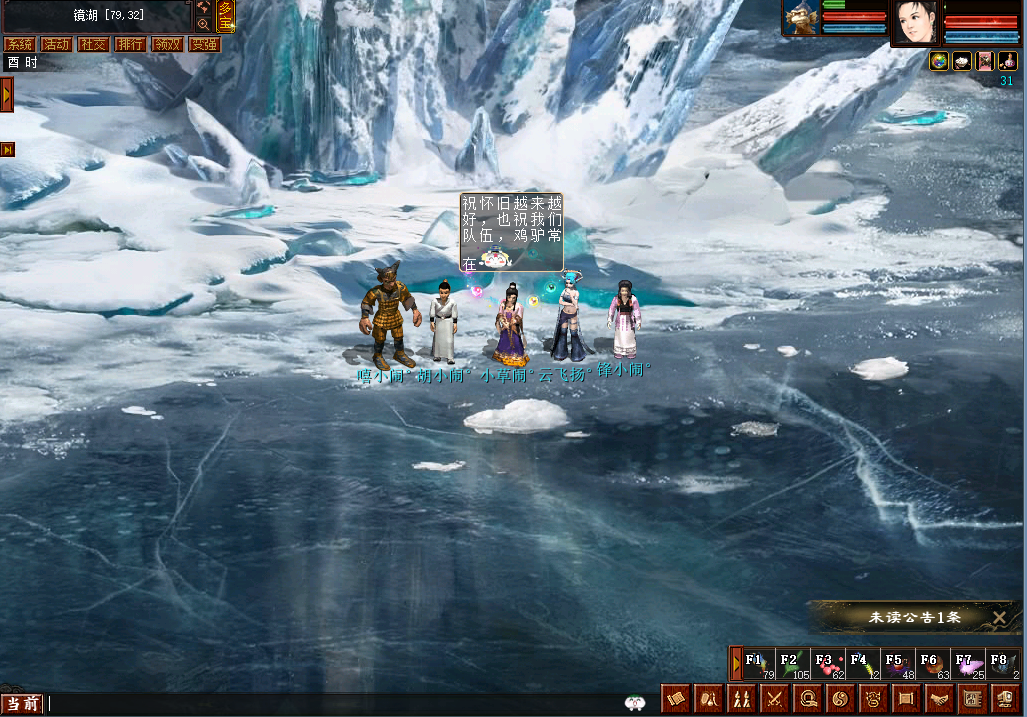The width and height of the screenshot is (1027, 717).
Task: Open the 社交 social menu
Action: (x=93, y=45)
